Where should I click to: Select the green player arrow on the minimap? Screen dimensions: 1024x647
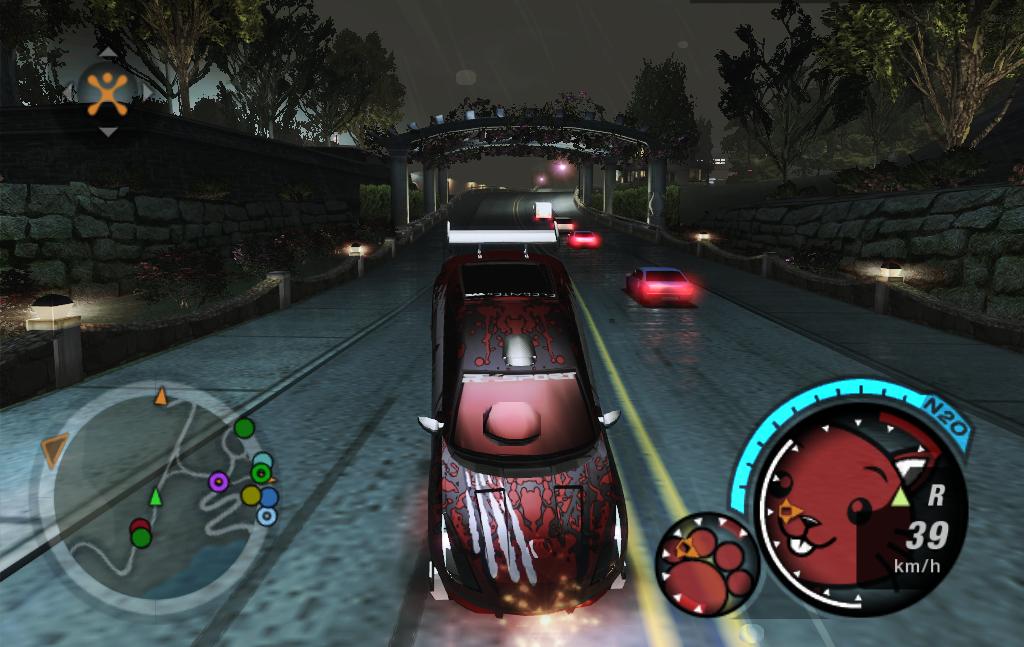click(155, 496)
